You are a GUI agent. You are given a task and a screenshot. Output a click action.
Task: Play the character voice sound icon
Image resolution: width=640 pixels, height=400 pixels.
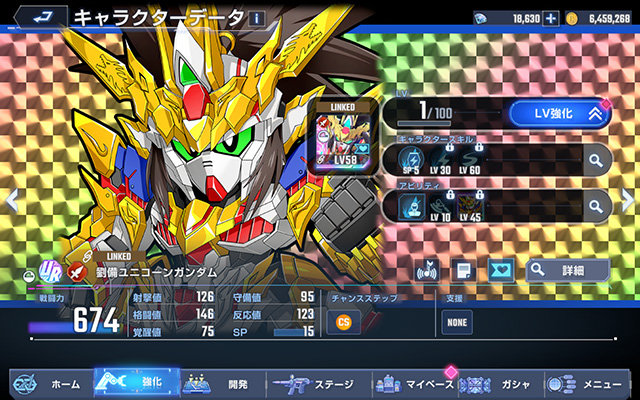pos(427,269)
